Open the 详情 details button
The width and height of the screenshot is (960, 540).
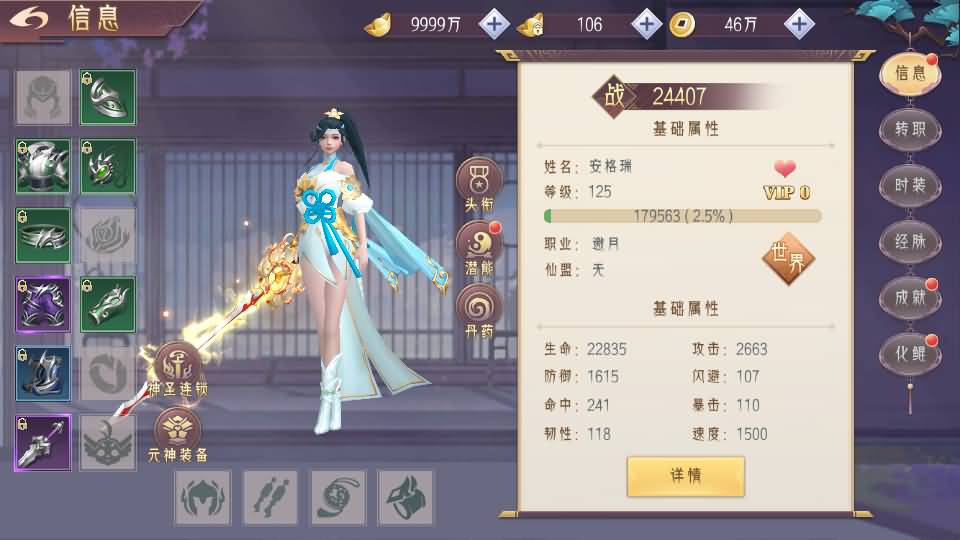(x=686, y=476)
